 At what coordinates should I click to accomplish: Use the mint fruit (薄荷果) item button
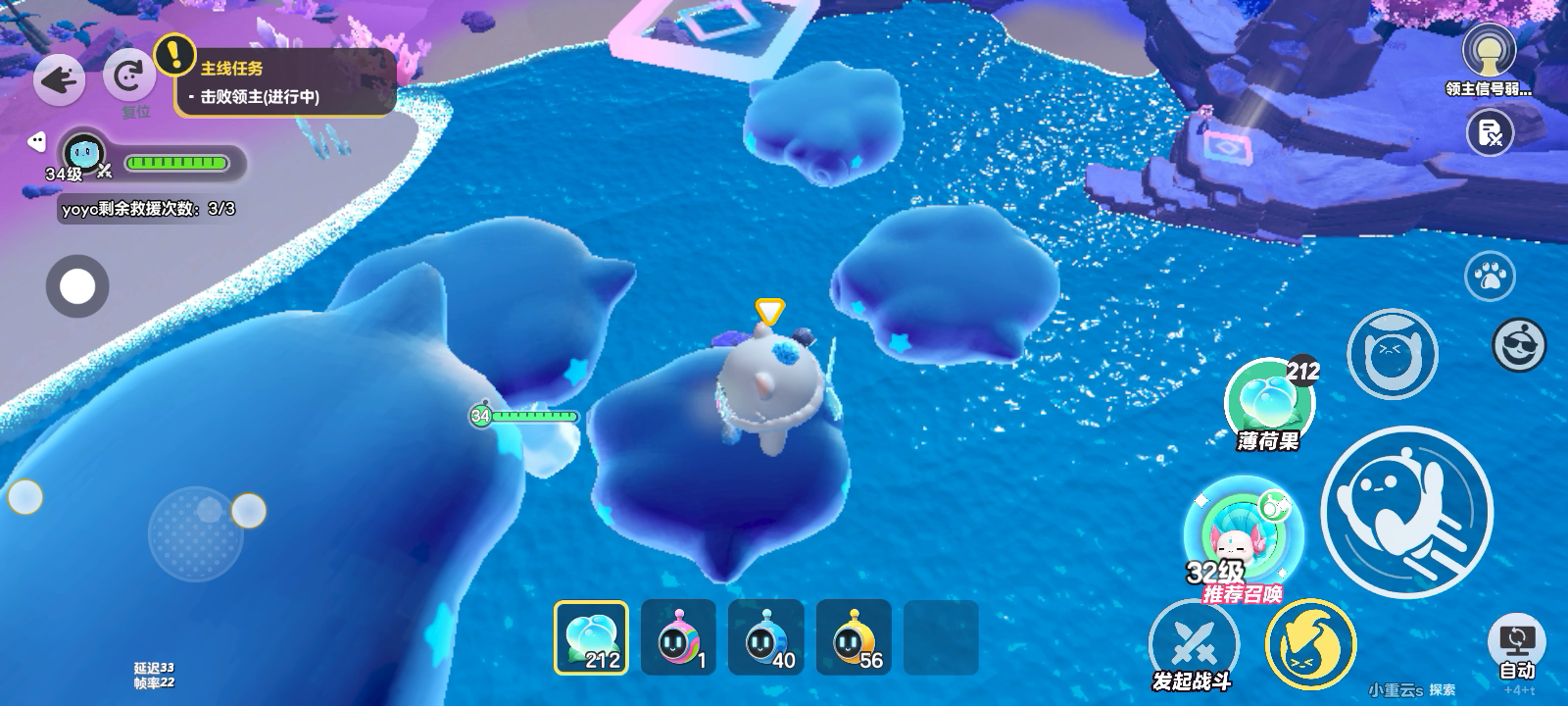click(1268, 402)
